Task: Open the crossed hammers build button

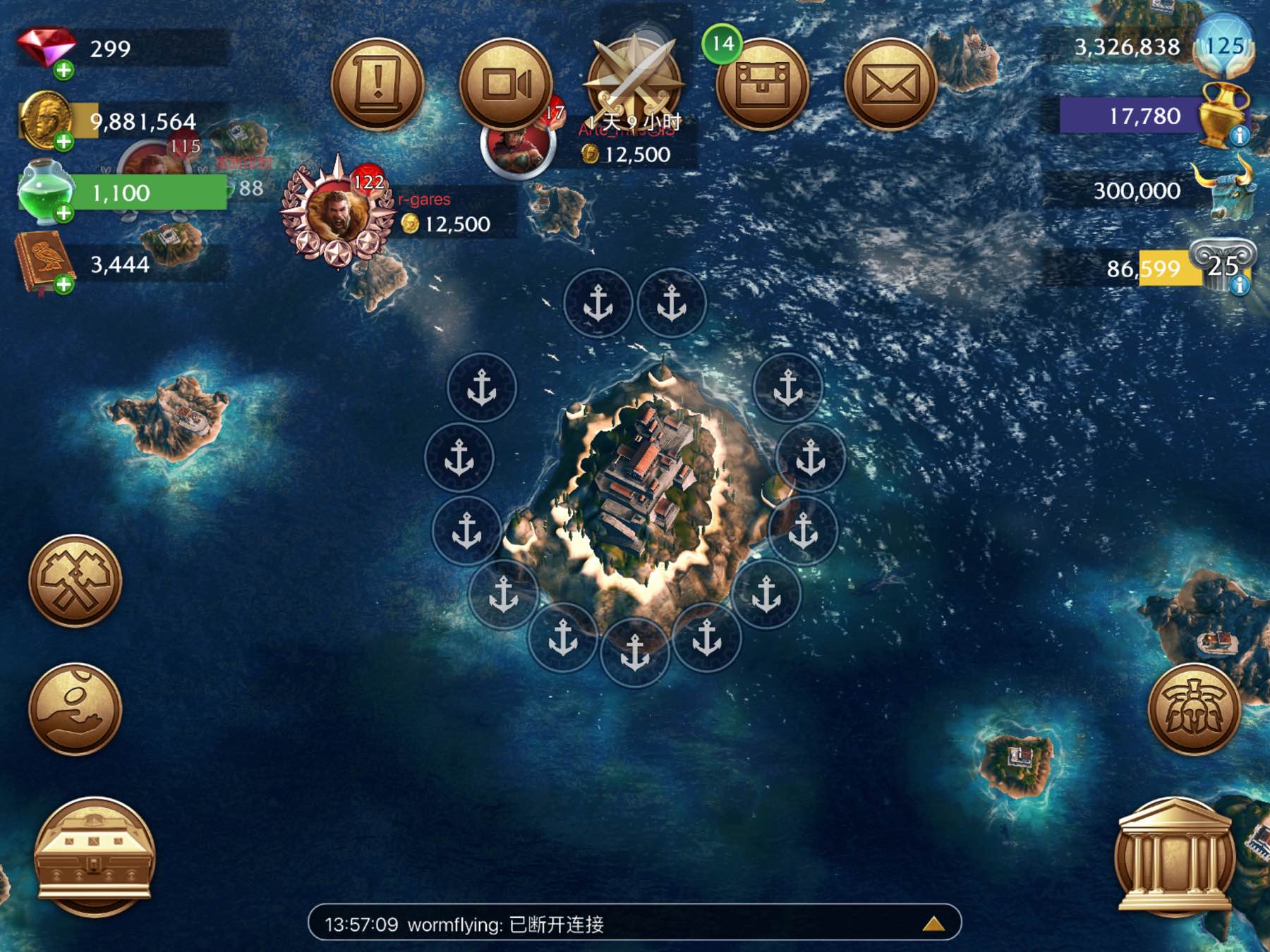Action: tap(75, 581)
